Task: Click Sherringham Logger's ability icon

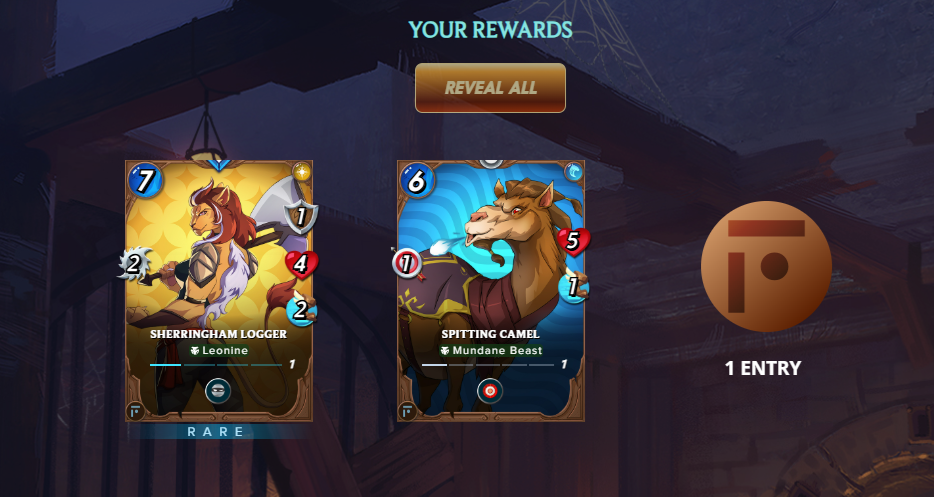Action: coord(218,390)
